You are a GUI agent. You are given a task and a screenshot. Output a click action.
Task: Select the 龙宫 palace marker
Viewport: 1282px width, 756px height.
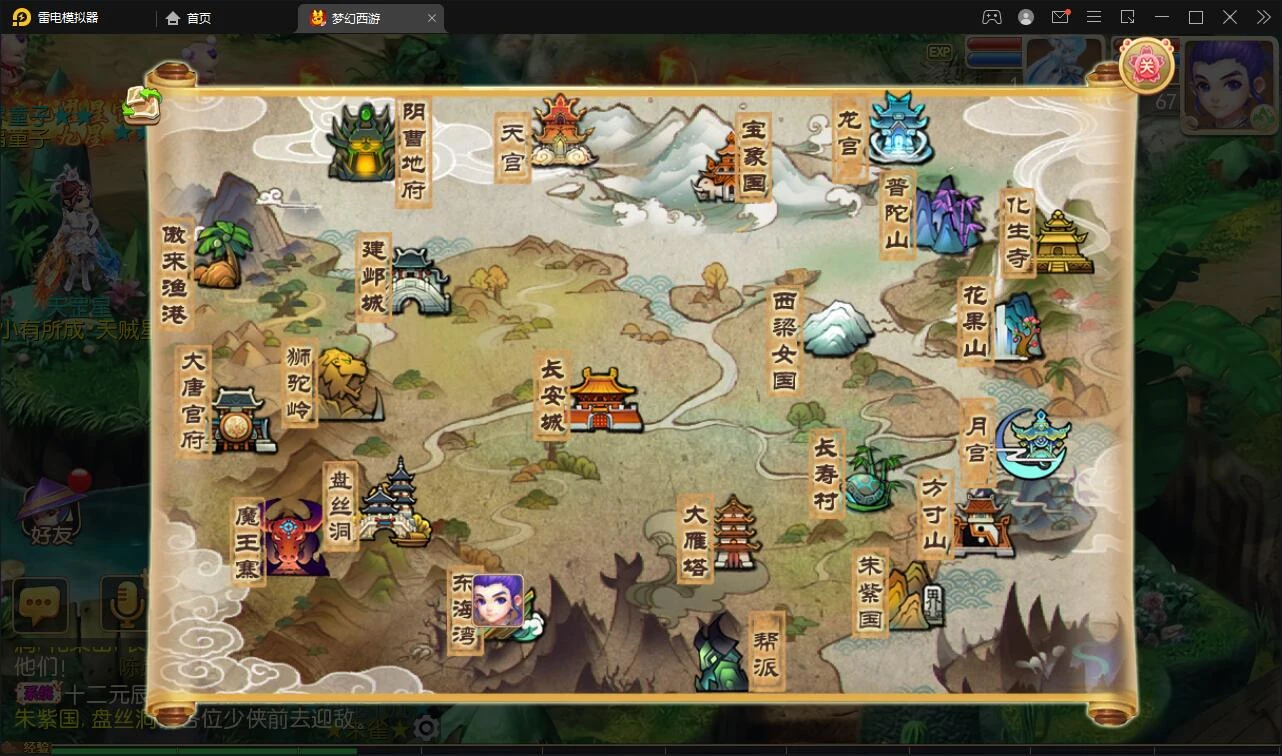pos(900,128)
